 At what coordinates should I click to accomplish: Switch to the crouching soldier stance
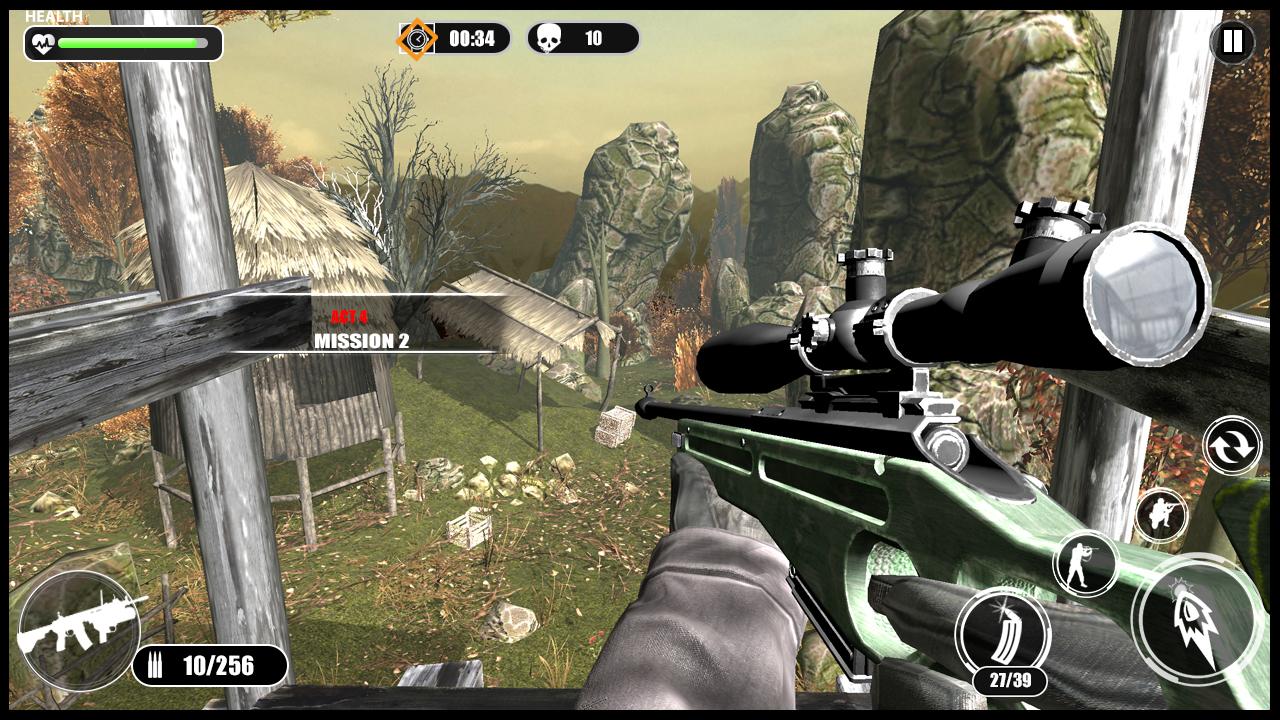pyautogui.click(x=1161, y=516)
